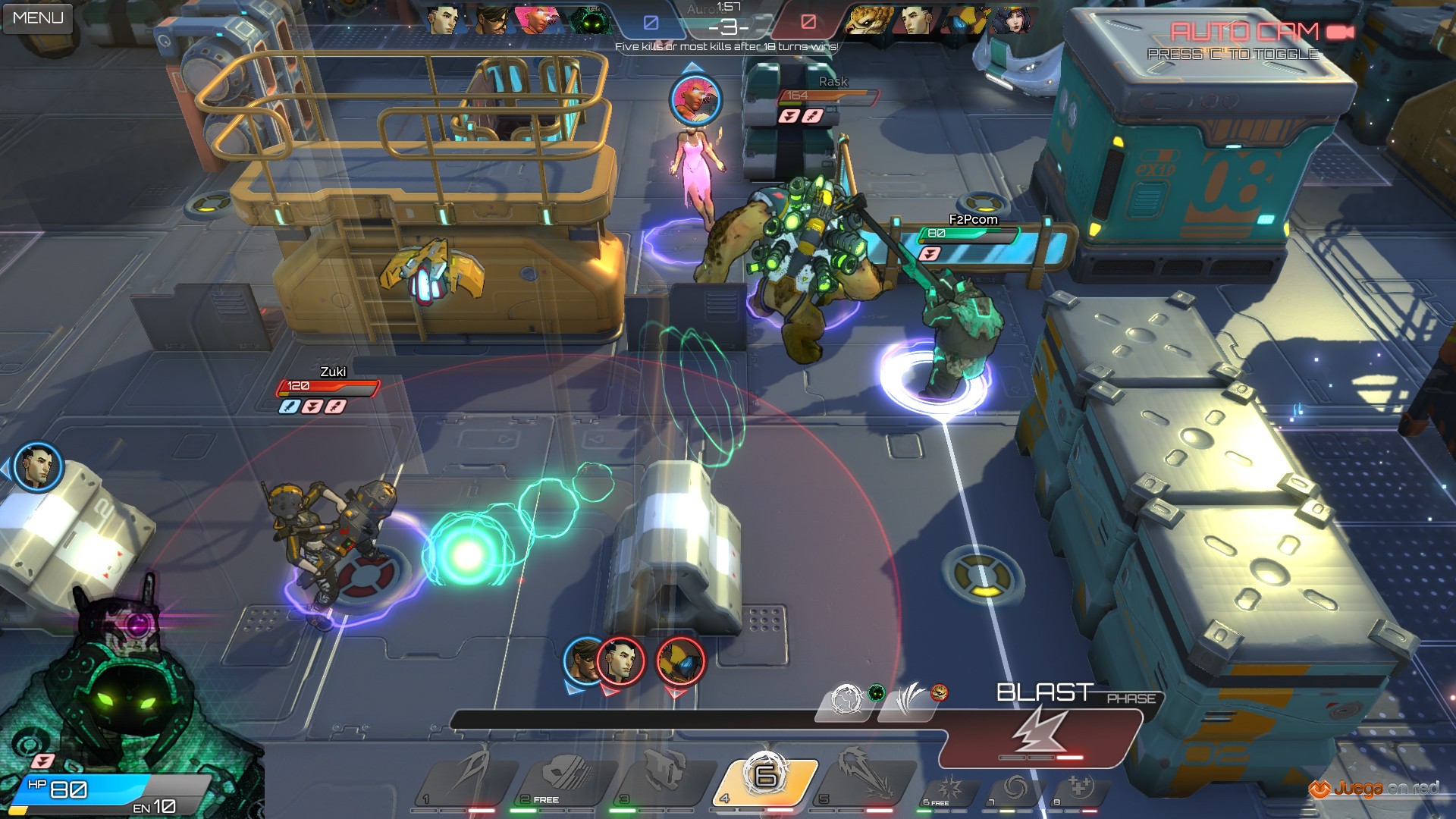Choose the furry beast enemy portrait in top bar
Image resolution: width=1456 pixels, height=819 pixels.
(x=869, y=20)
